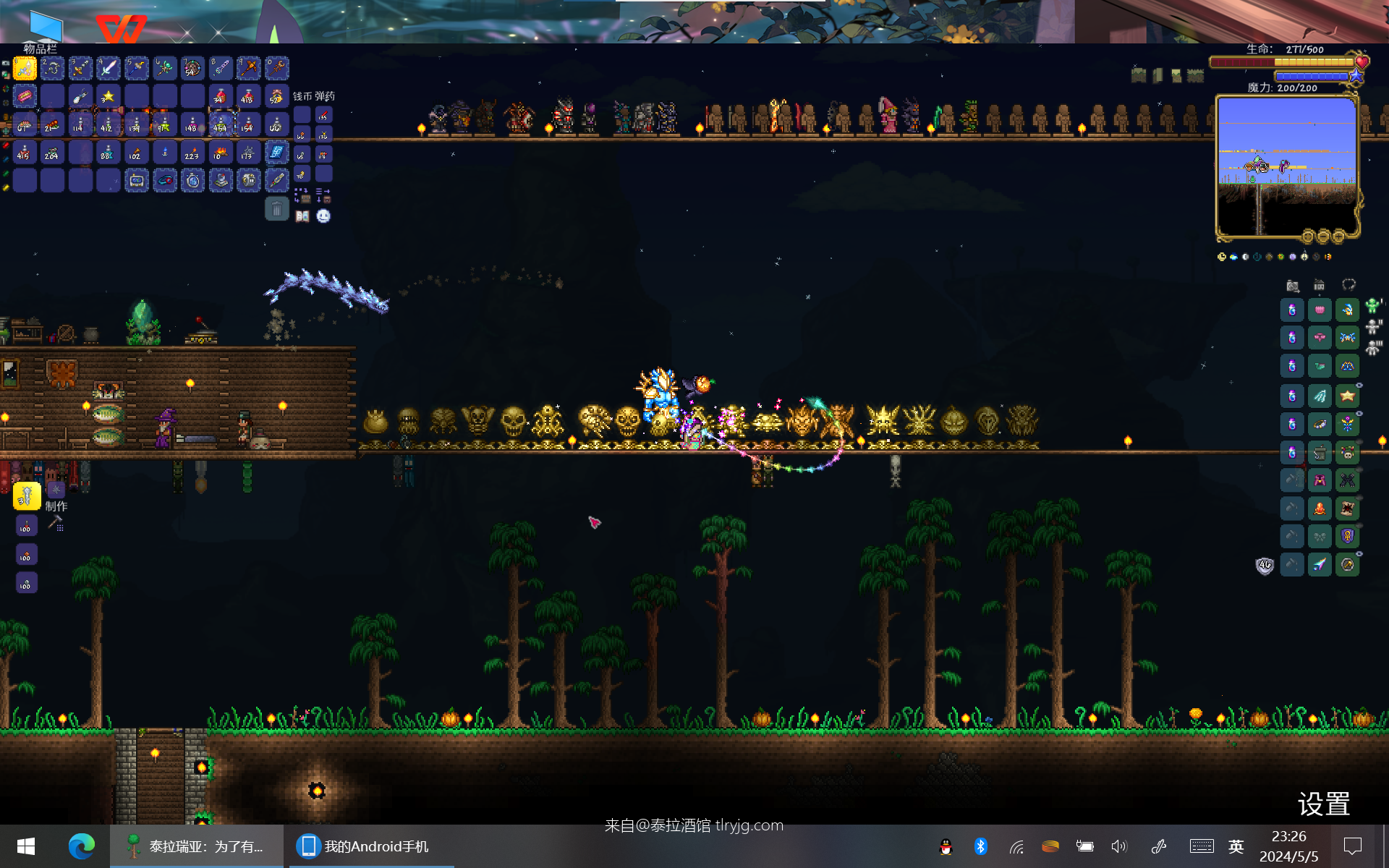Select the campfire stack in the inventory
1389x868 pixels.
[x=220, y=153]
